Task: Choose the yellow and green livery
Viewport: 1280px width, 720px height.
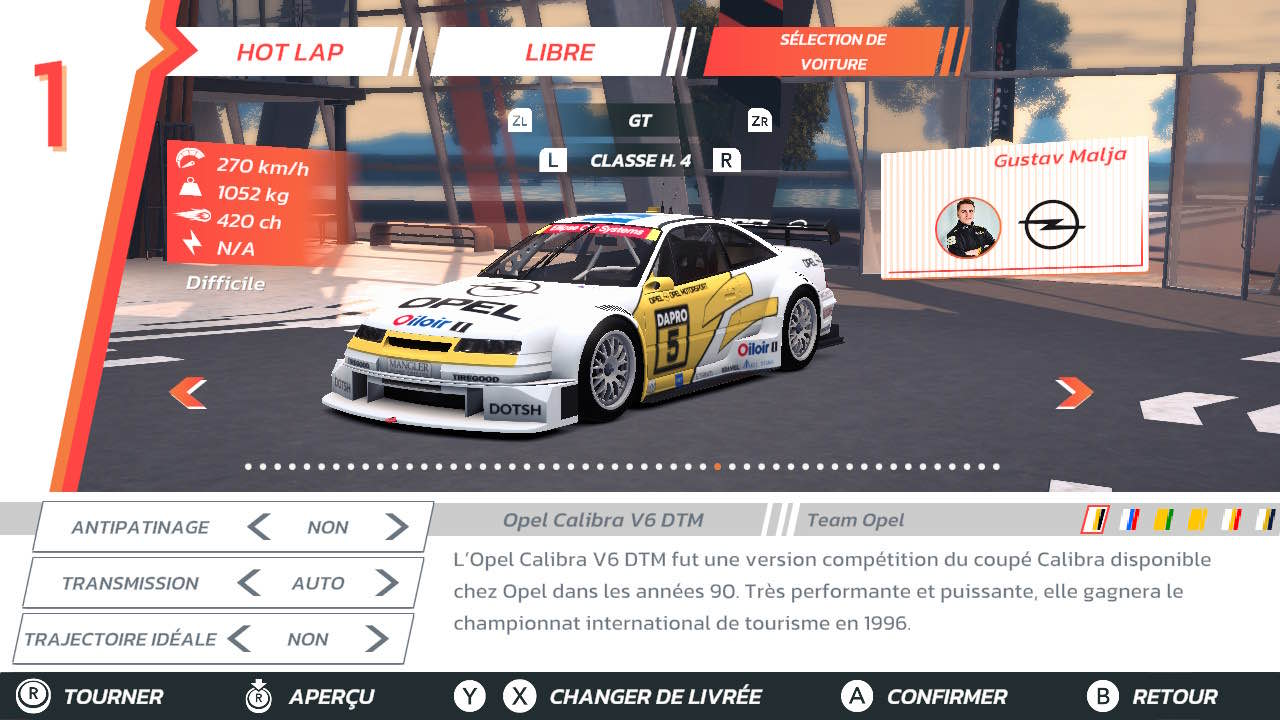Action: (1163, 519)
